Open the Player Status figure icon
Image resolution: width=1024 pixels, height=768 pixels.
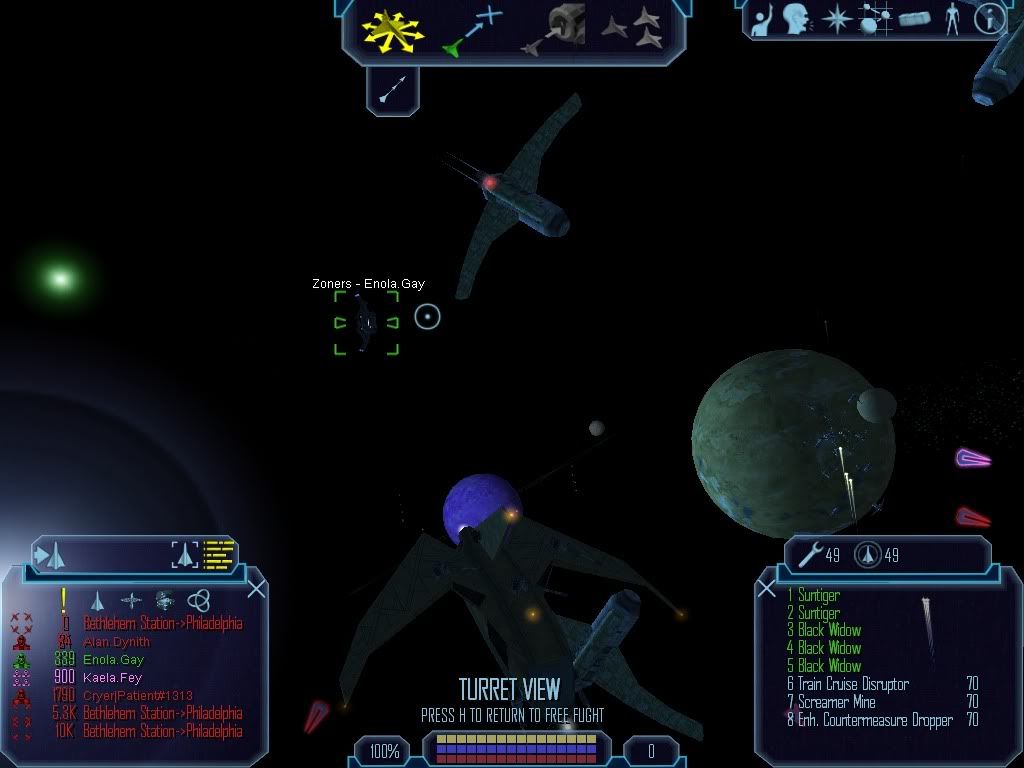(x=952, y=18)
